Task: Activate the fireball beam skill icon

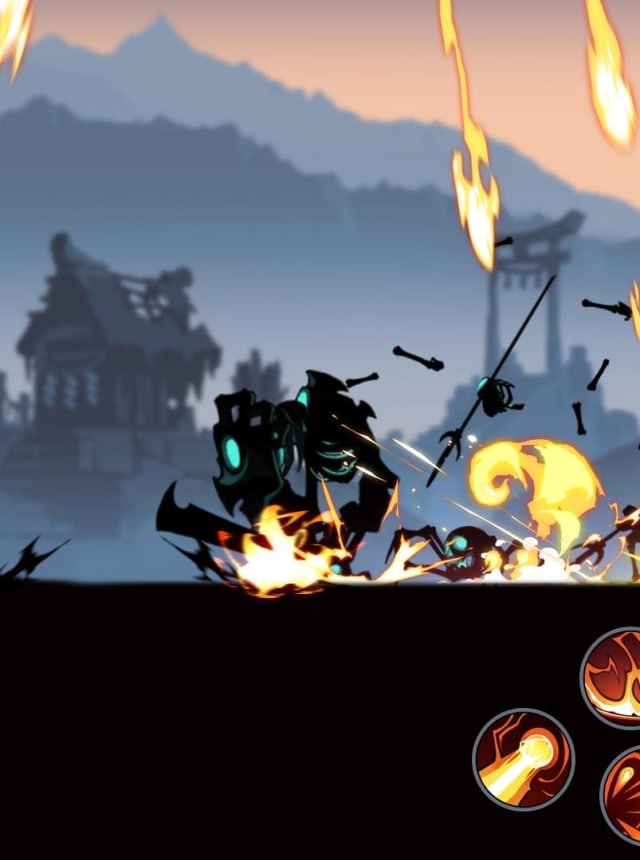Action: click(523, 759)
